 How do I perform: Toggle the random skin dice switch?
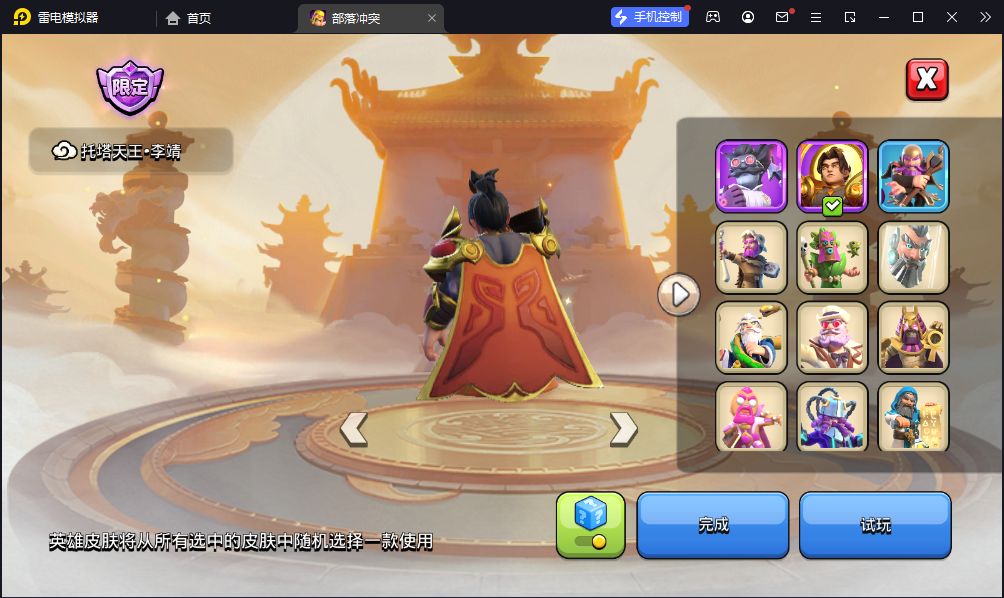[590, 525]
